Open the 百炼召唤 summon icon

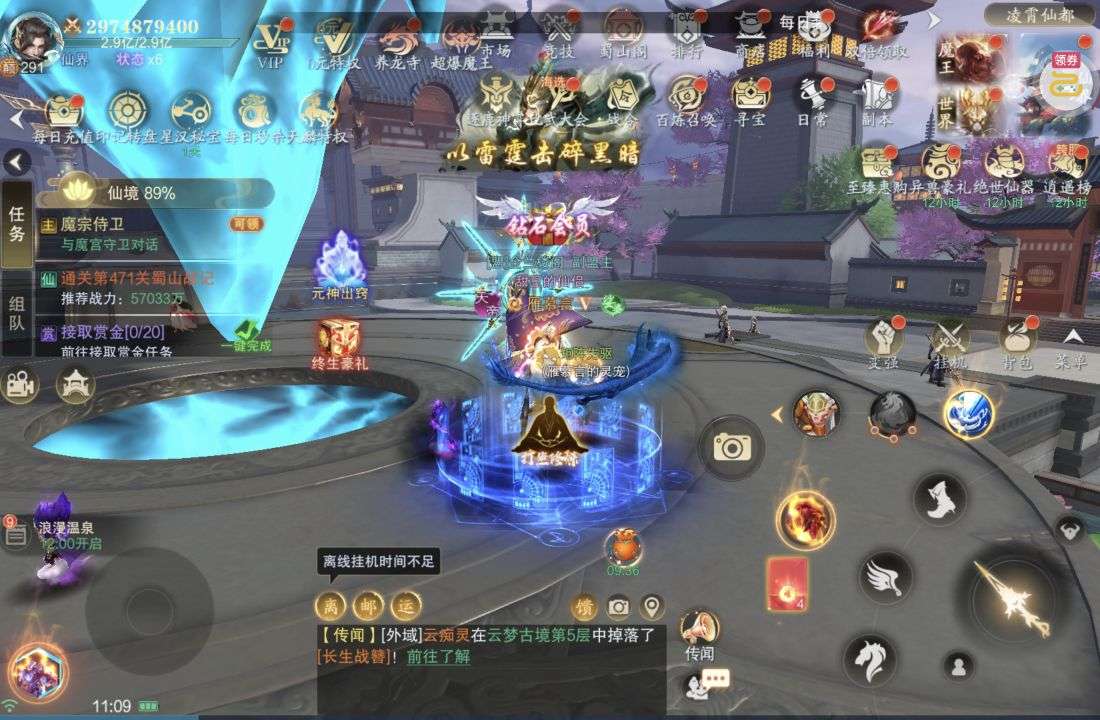[x=686, y=96]
